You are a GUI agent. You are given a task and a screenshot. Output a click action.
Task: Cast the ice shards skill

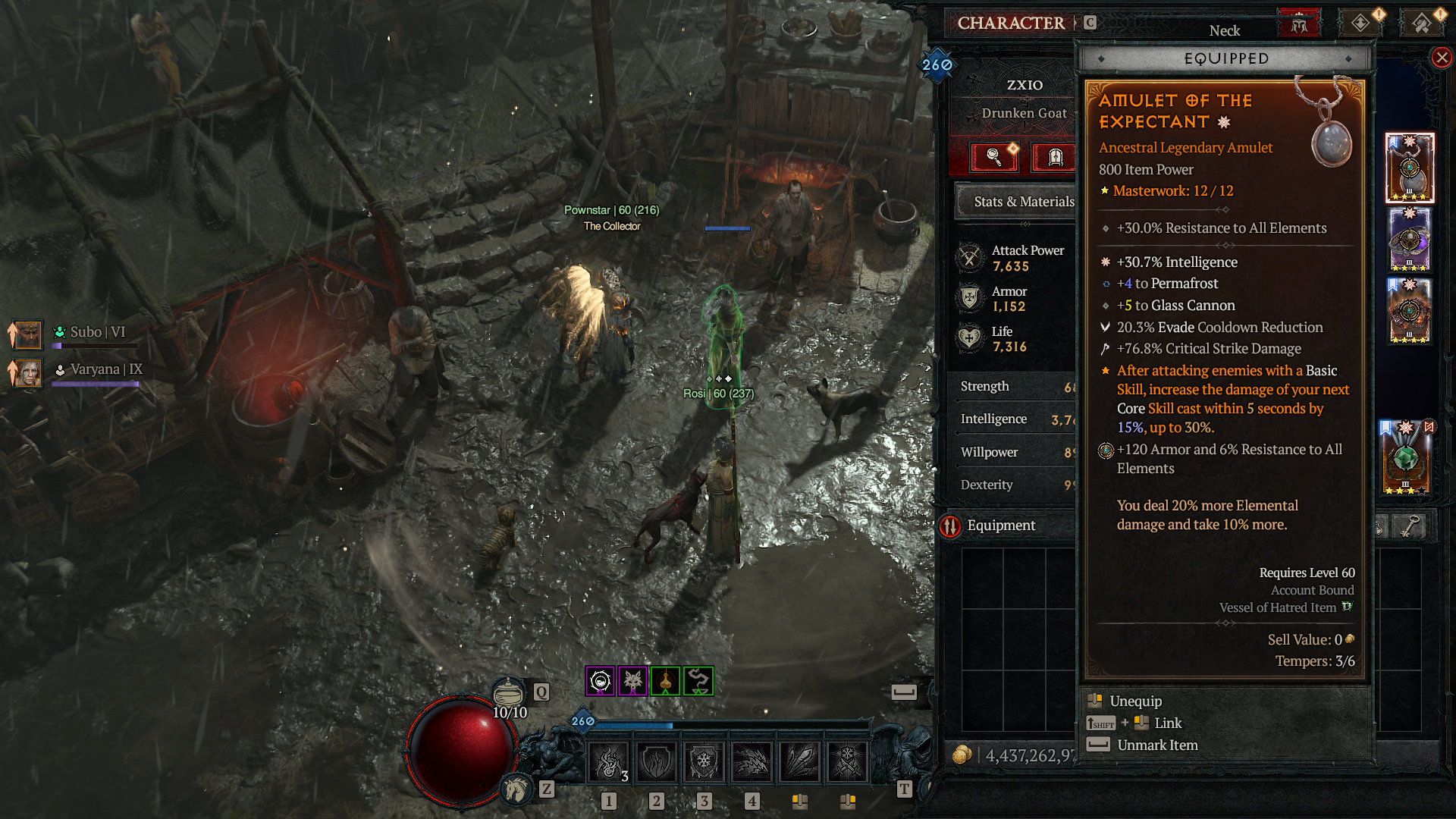pos(799,761)
